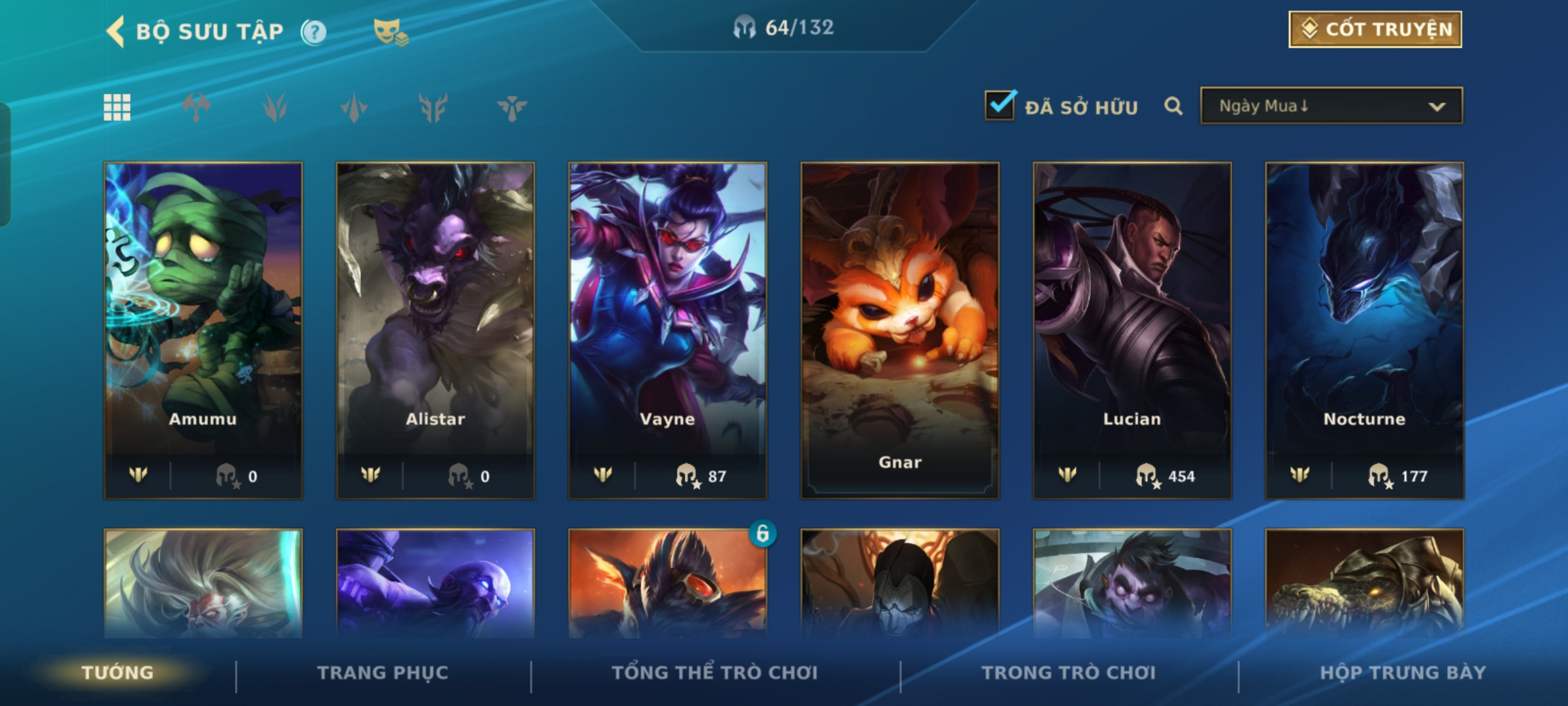Open champion search magnifier

[x=1173, y=106]
